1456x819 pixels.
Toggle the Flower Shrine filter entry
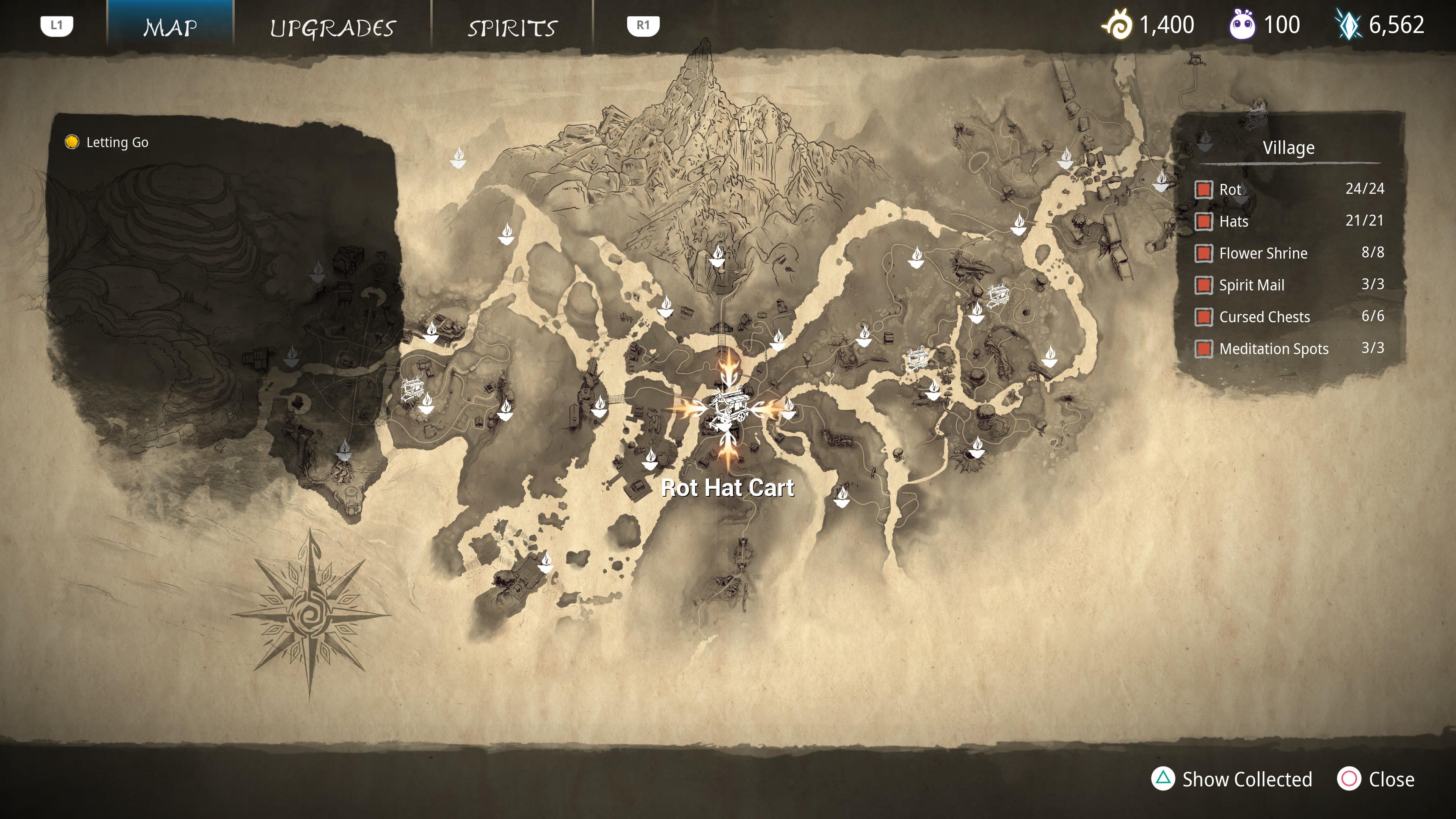[x=1203, y=253]
